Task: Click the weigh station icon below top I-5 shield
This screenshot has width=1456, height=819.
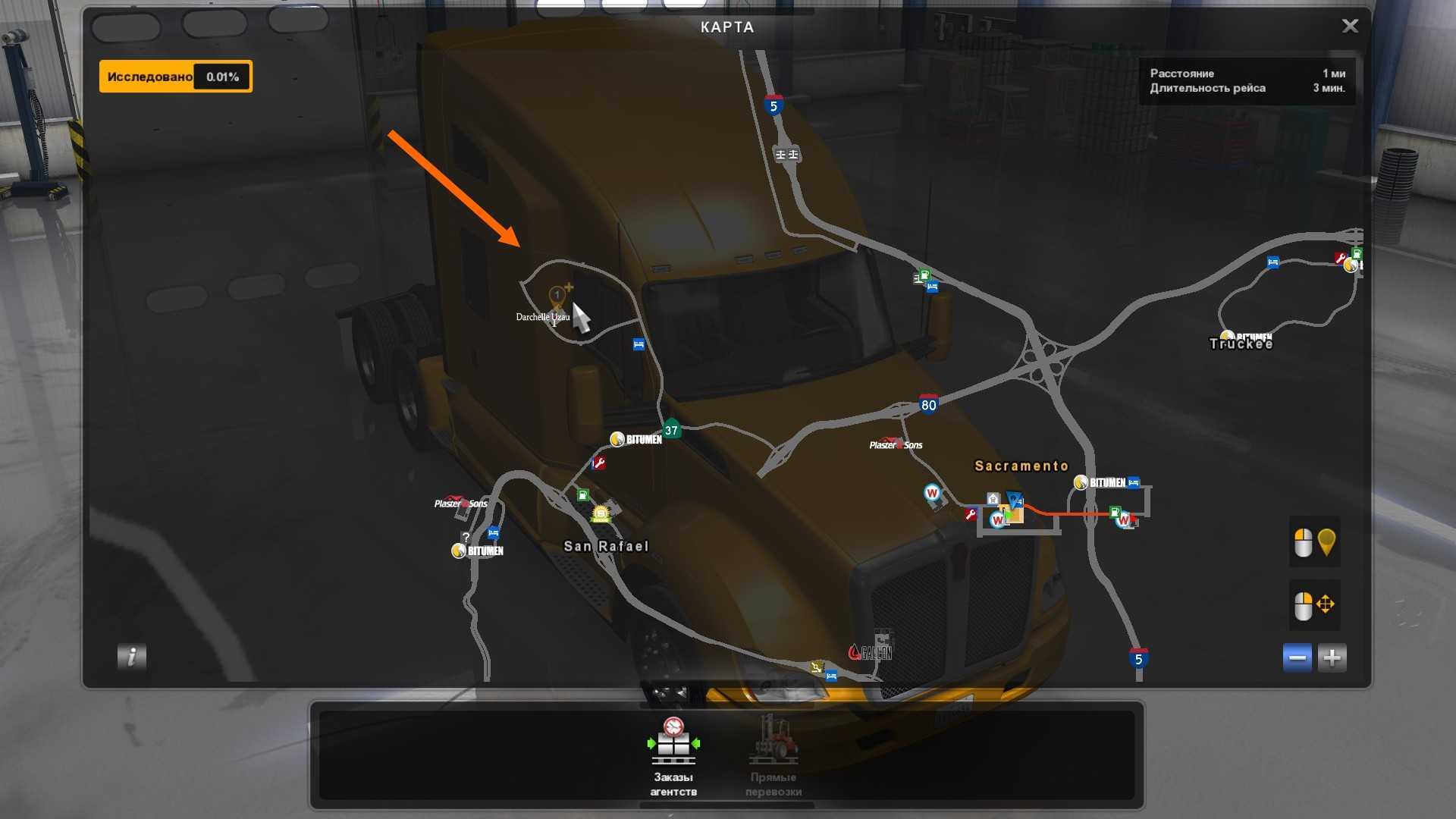Action: [x=786, y=155]
